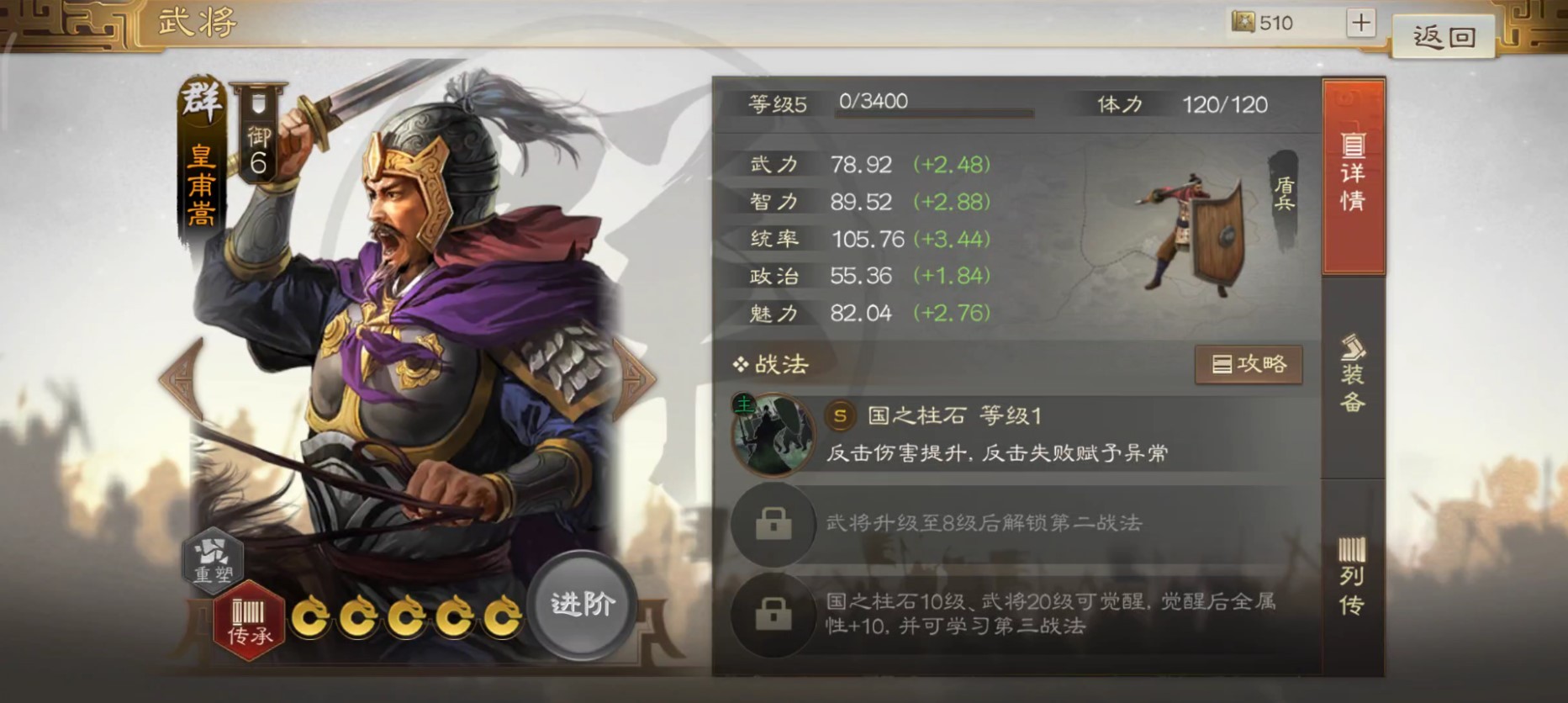The height and width of the screenshot is (703, 1568).
Task: Click the coin icon next to 510
Action: click(1242, 23)
